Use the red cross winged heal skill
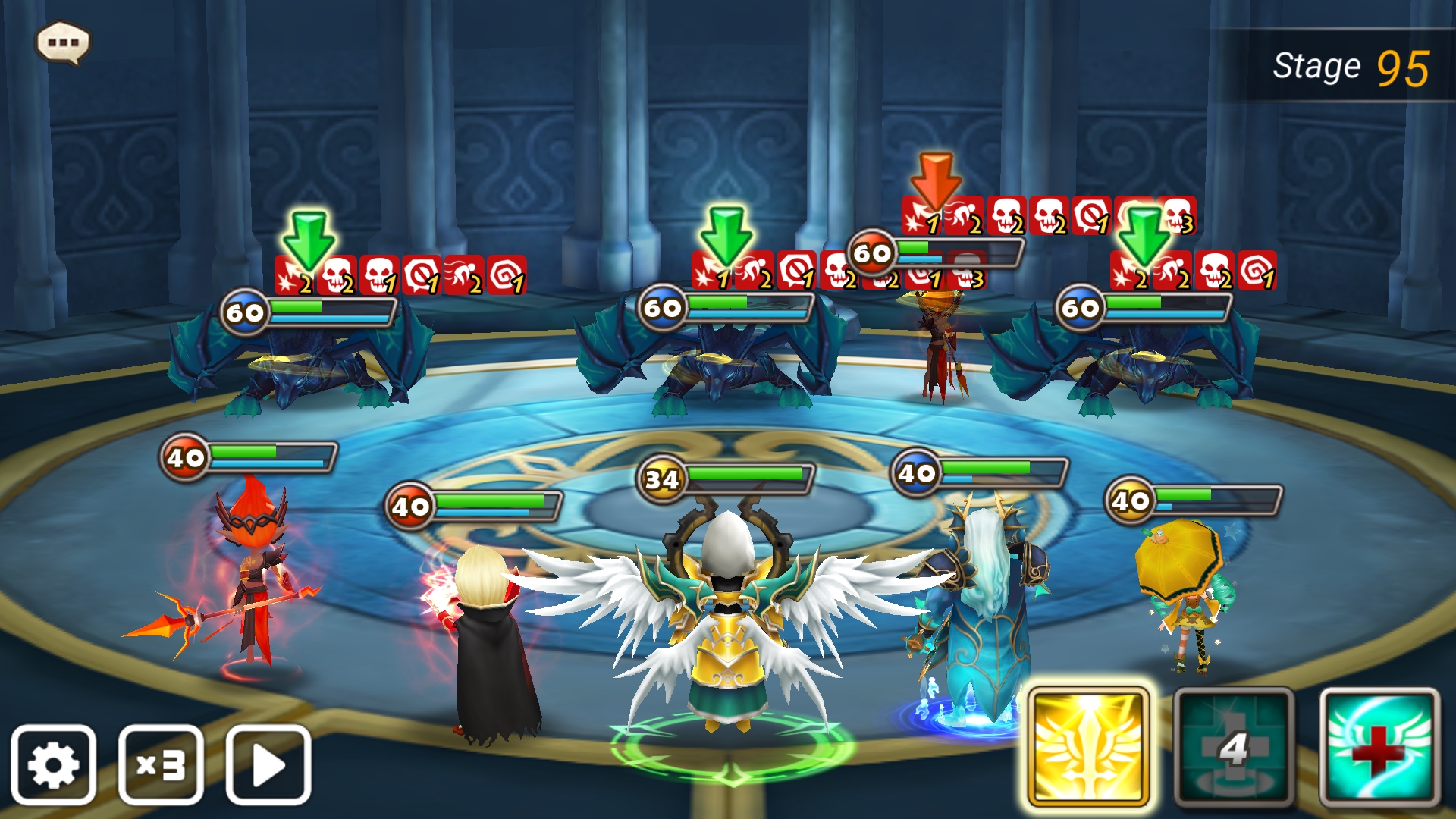This screenshot has width=1456, height=819. click(x=1379, y=748)
